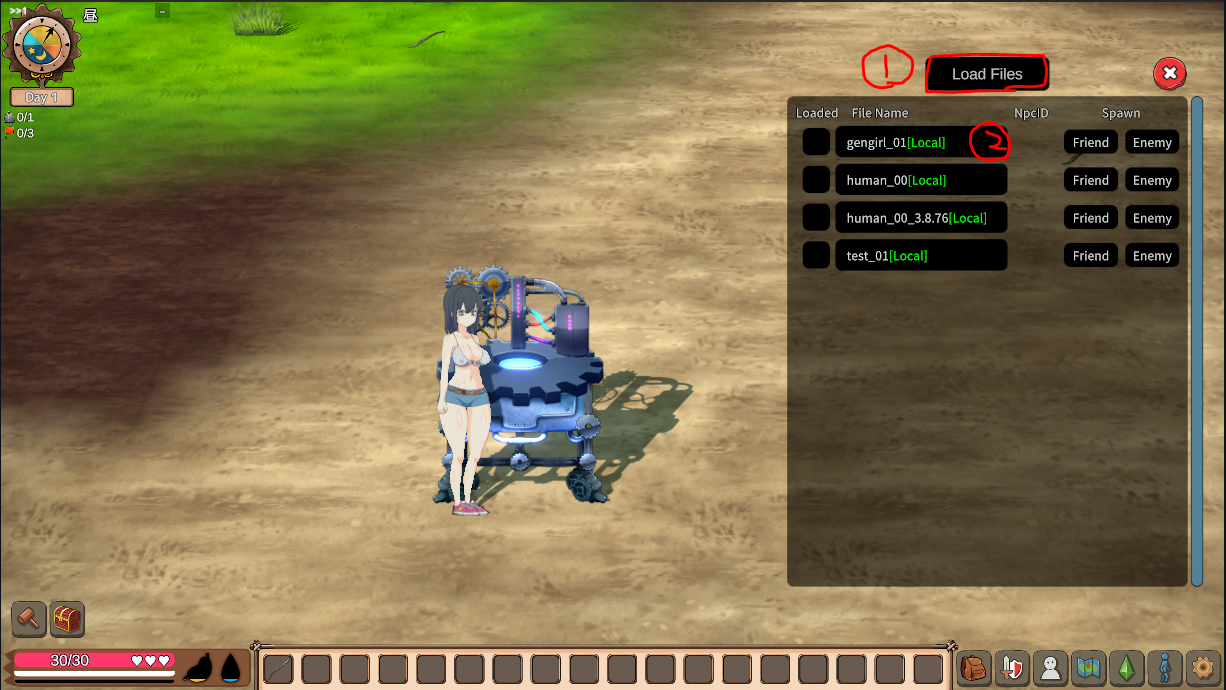Viewport: 1226px width, 690px height.
Task: Spawn gengirl_01 as Friend
Action: [1090, 143]
